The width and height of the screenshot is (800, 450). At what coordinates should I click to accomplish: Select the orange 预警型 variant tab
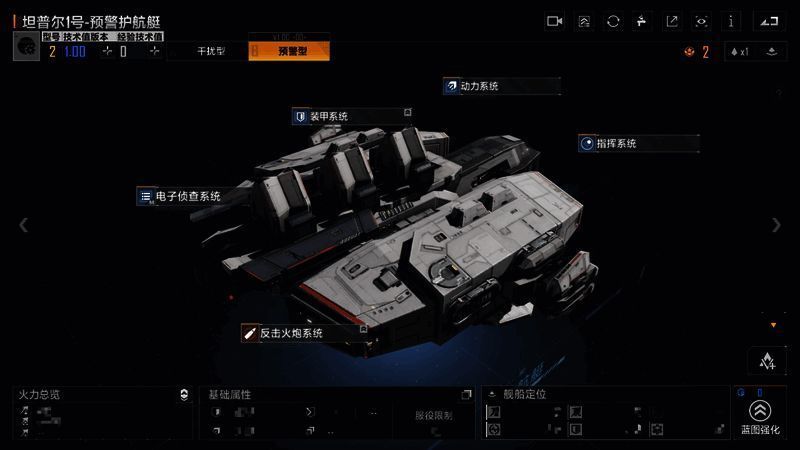[289, 51]
